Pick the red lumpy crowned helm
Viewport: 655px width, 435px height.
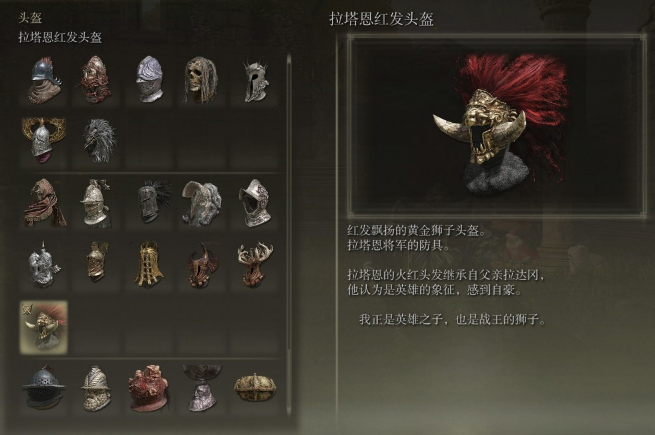[149, 387]
